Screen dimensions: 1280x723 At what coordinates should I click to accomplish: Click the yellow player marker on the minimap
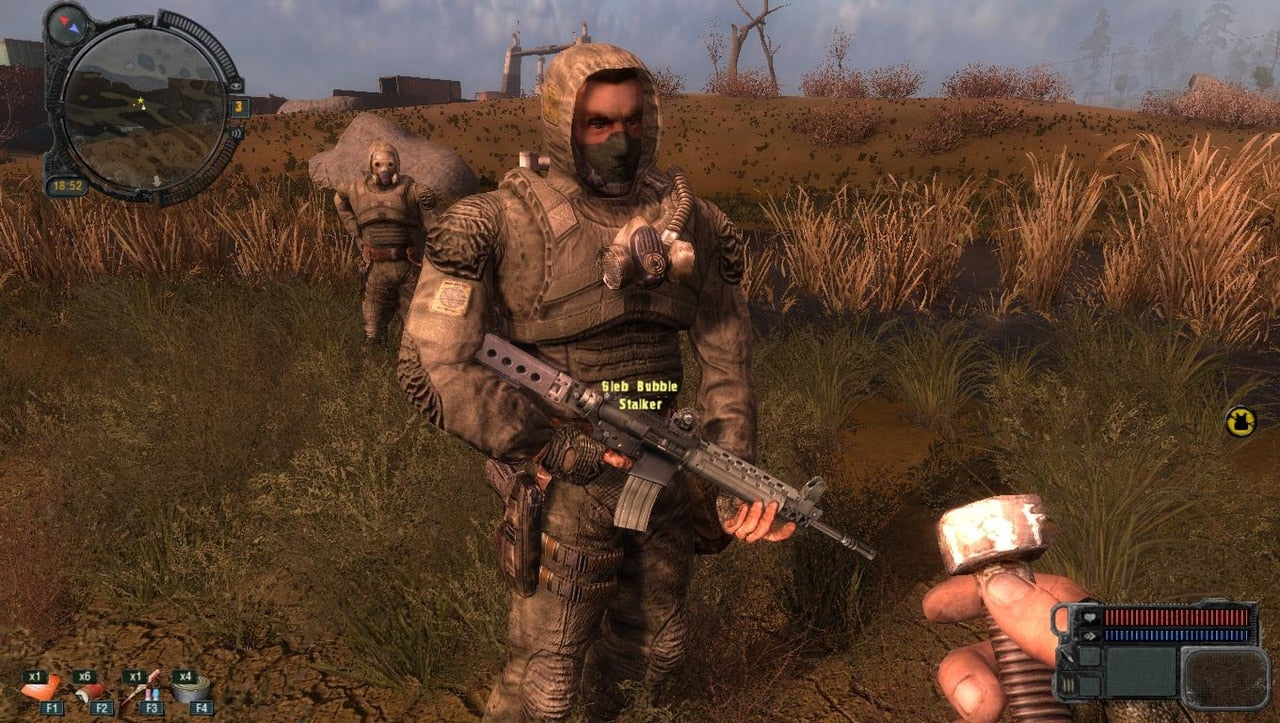140,100
